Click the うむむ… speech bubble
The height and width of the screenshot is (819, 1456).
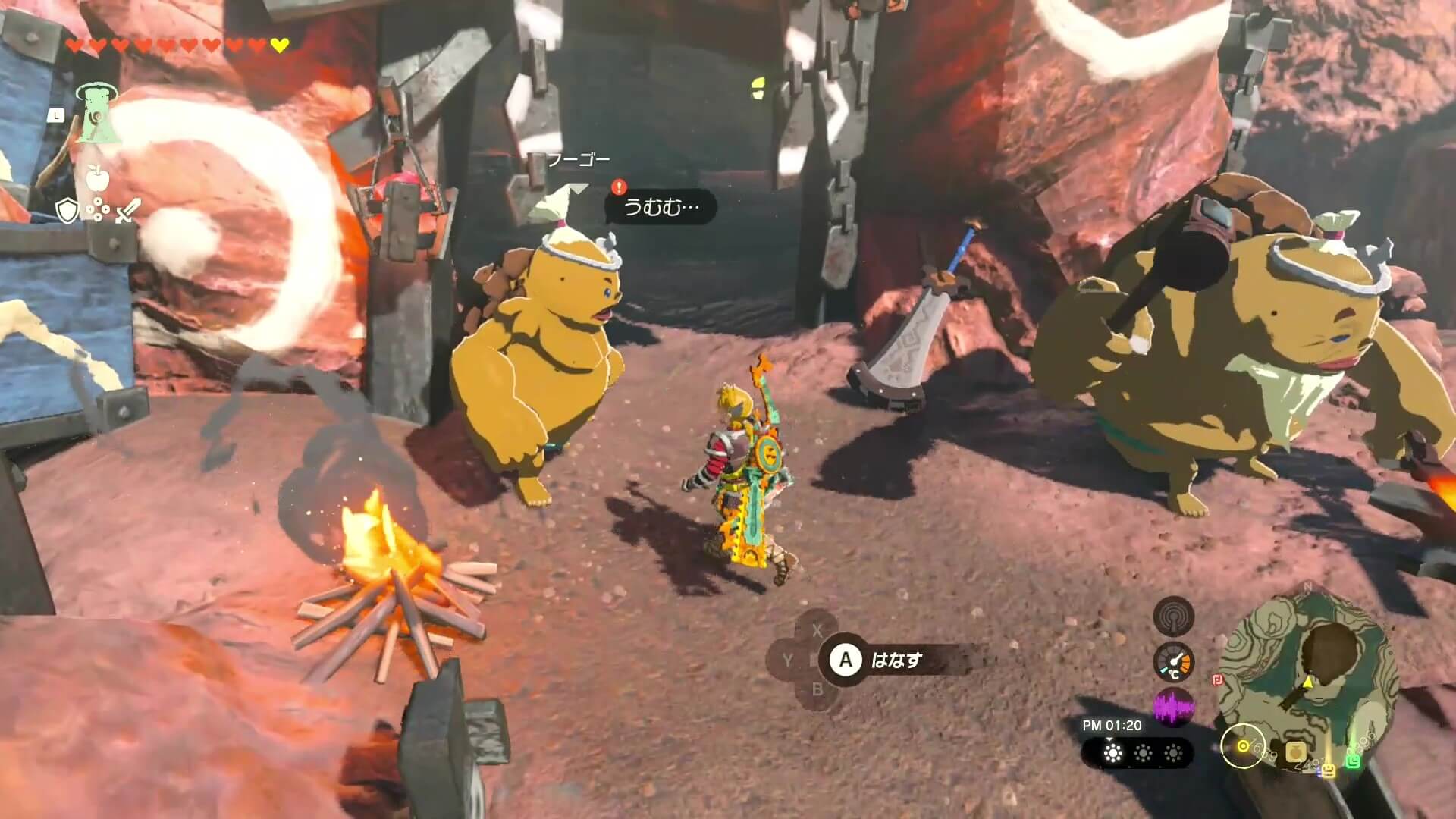(x=661, y=207)
